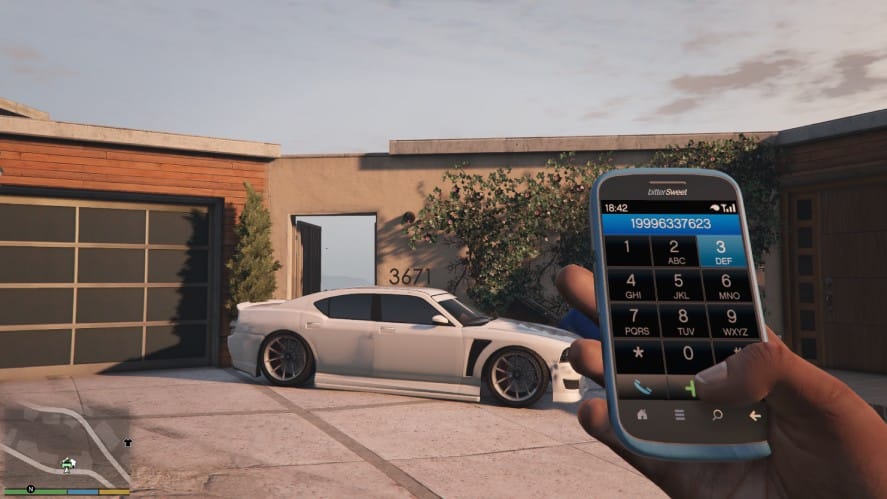Tap the phone's magnifier search icon
887x499 pixels.
pos(717,413)
